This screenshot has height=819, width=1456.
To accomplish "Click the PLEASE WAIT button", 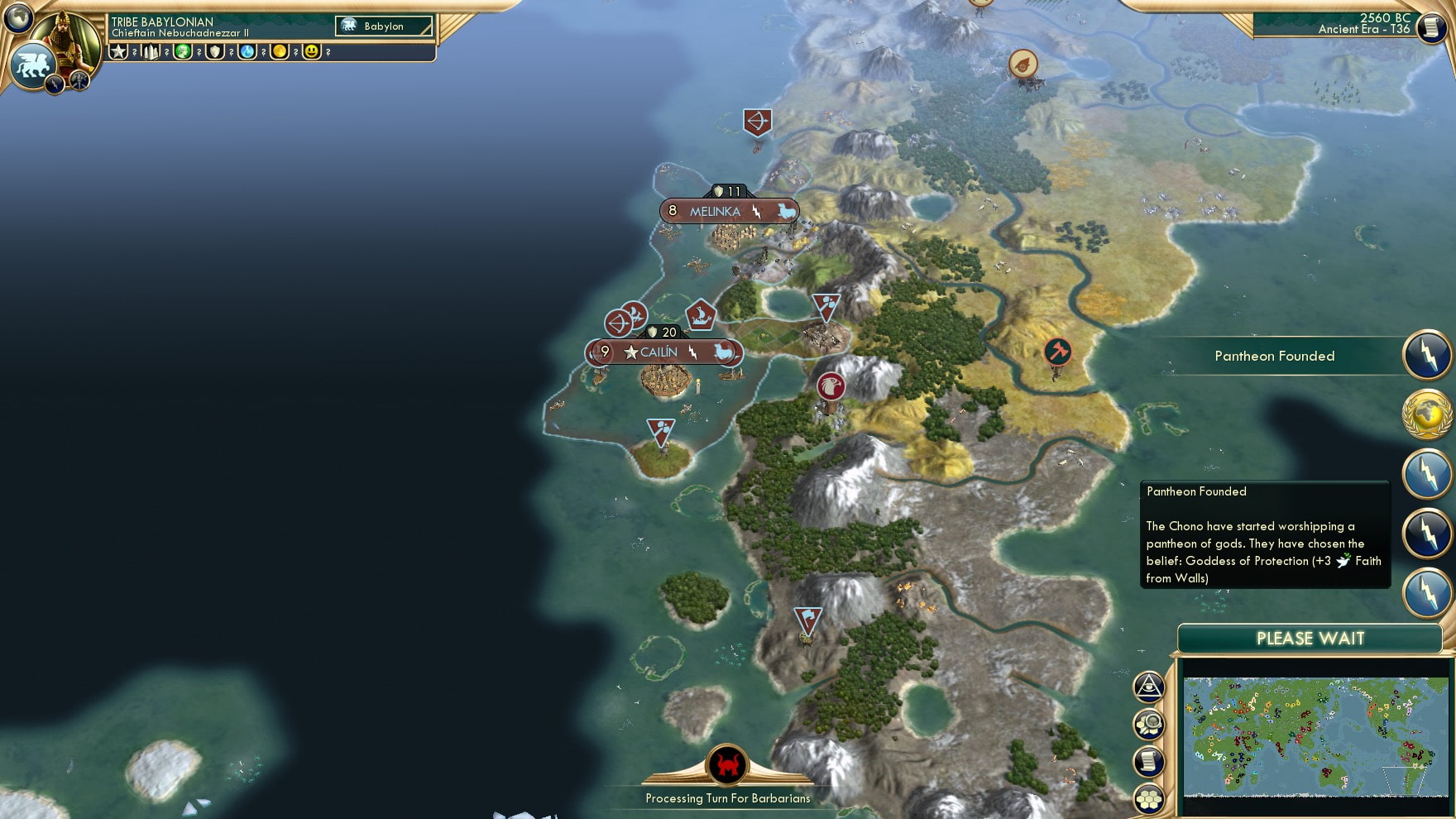I will point(1310,638).
